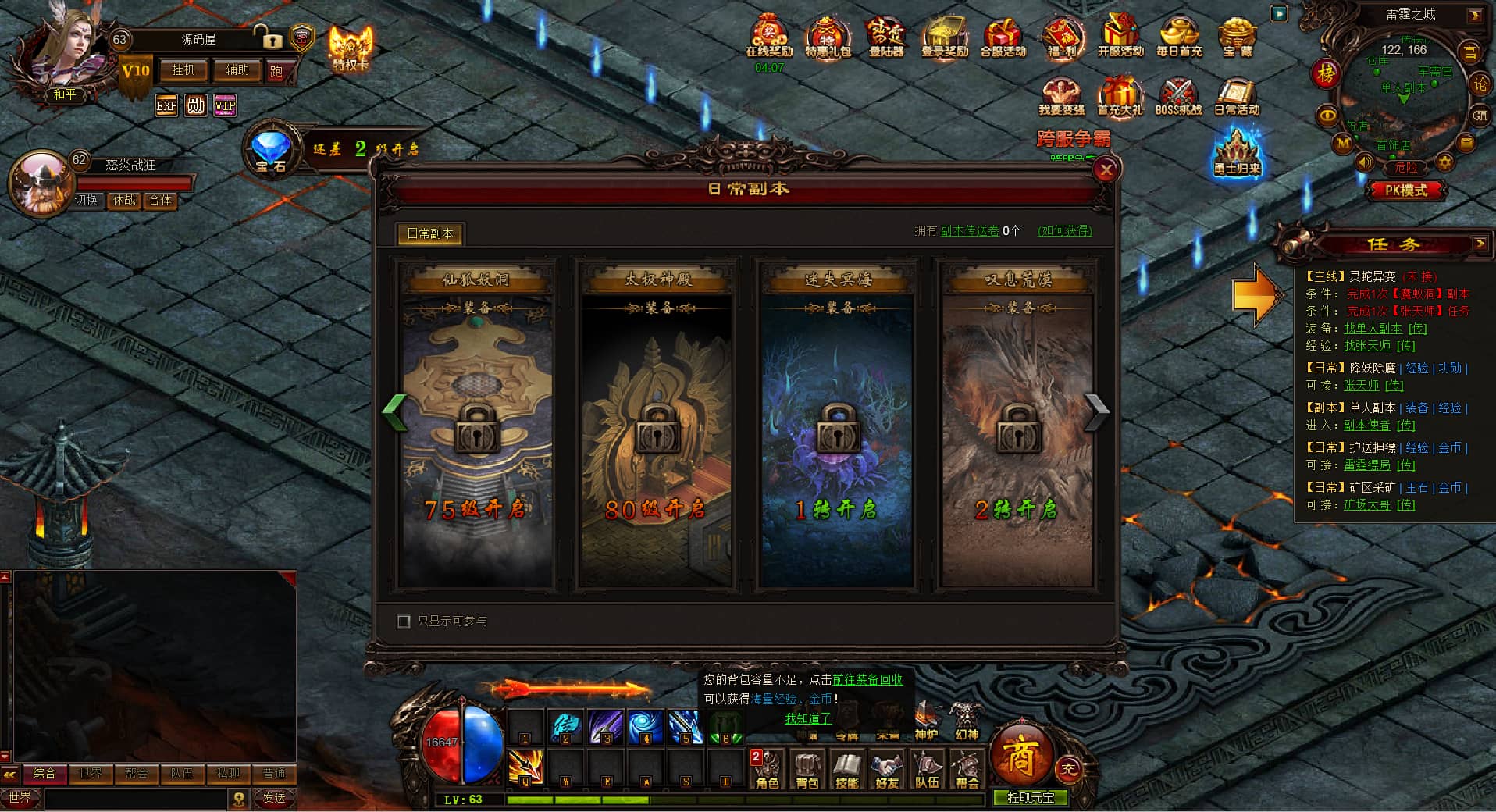
Task: Open the 角色 character panel
Action: click(x=767, y=769)
